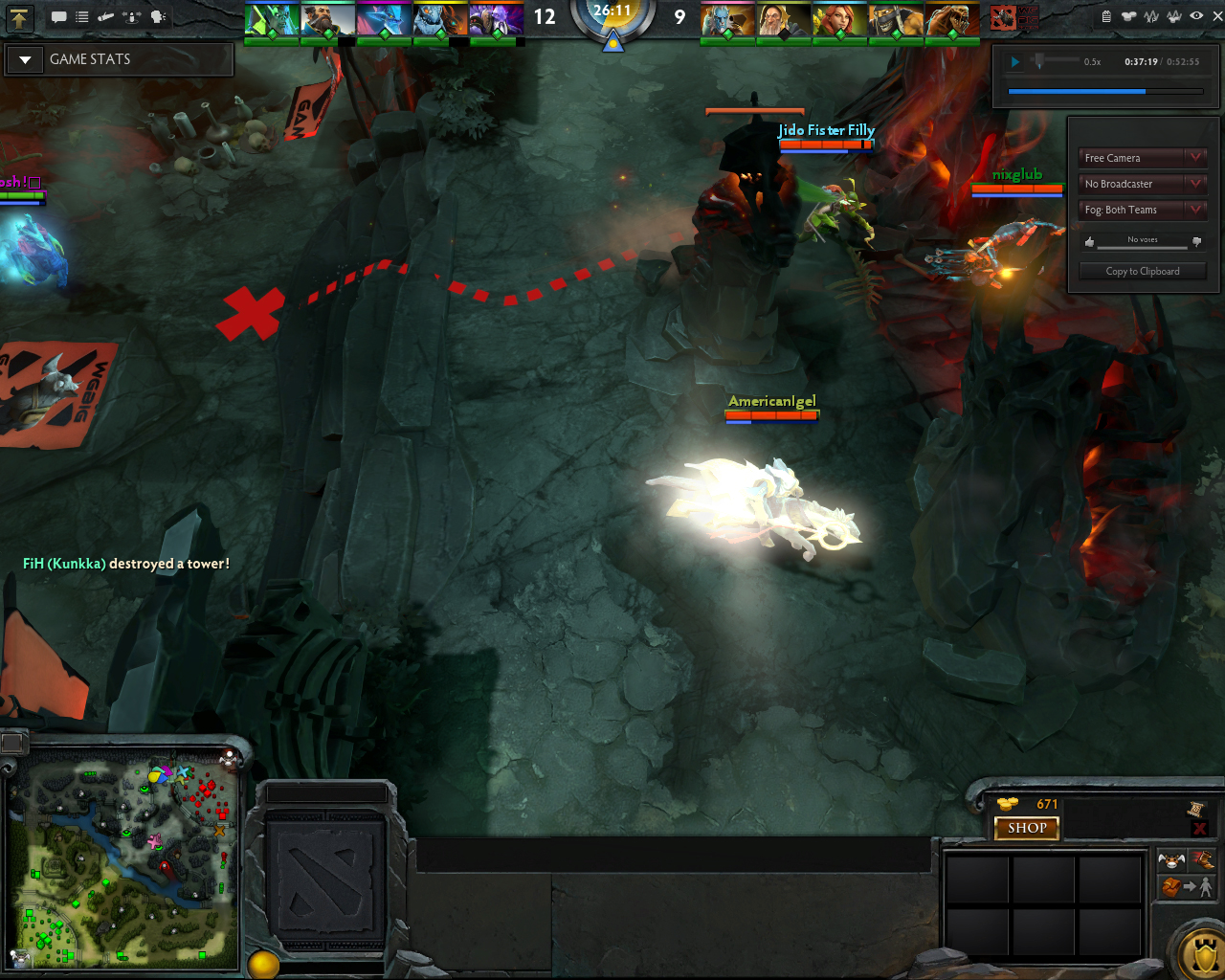This screenshot has height=980, width=1225.
Task: Click the minimap
Action: 124,861
